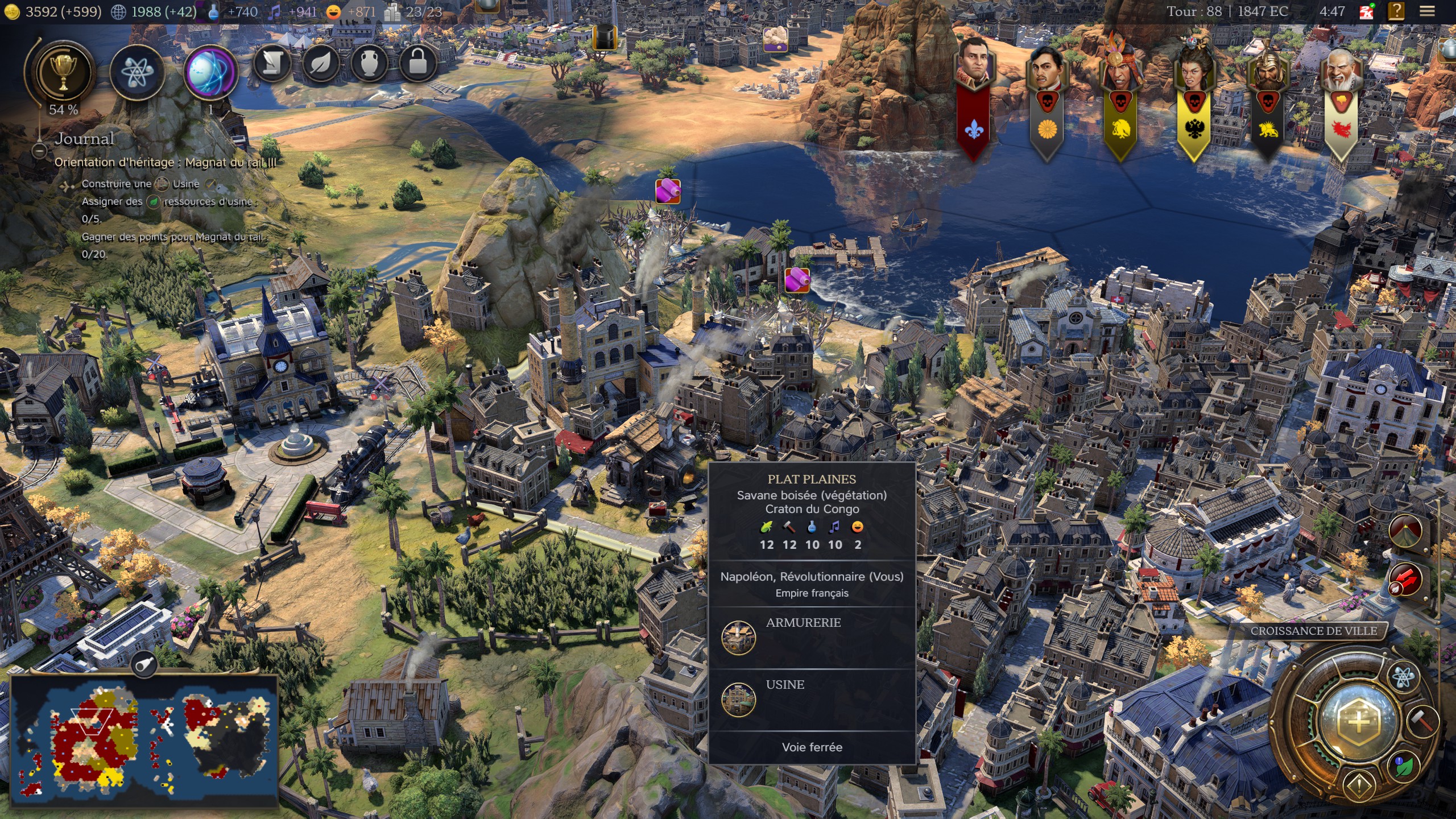
Task: Open the hammer production notification
Action: [1423, 721]
